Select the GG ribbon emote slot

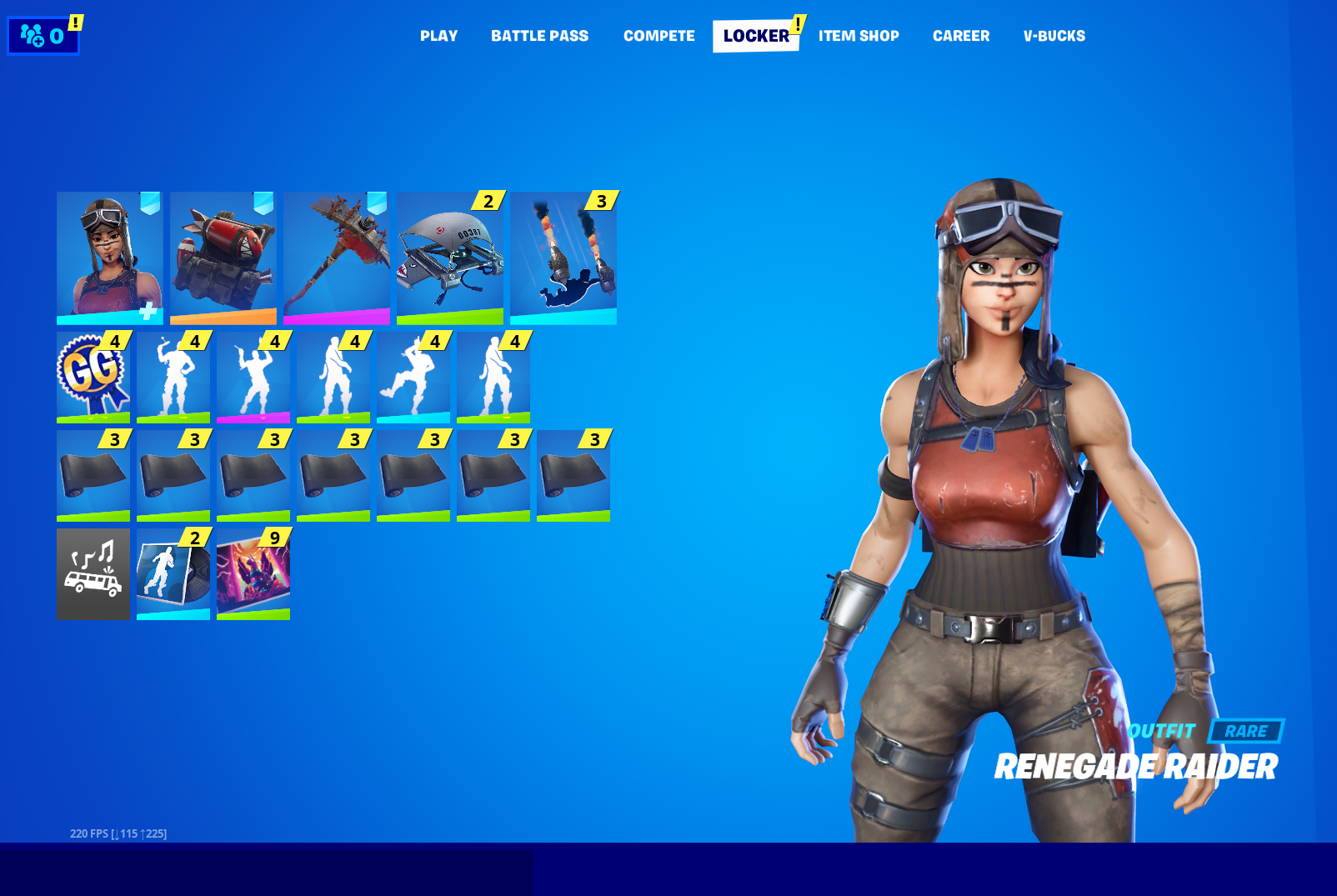pyautogui.click(x=93, y=377)
